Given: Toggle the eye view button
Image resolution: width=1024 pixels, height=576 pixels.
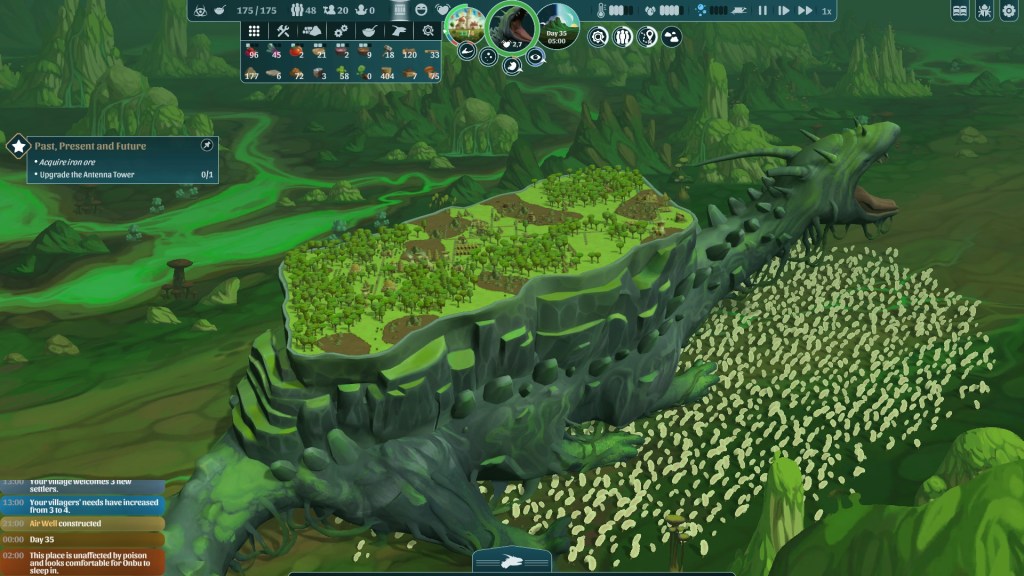Looking at the screenshot, I should pos(537,58).
